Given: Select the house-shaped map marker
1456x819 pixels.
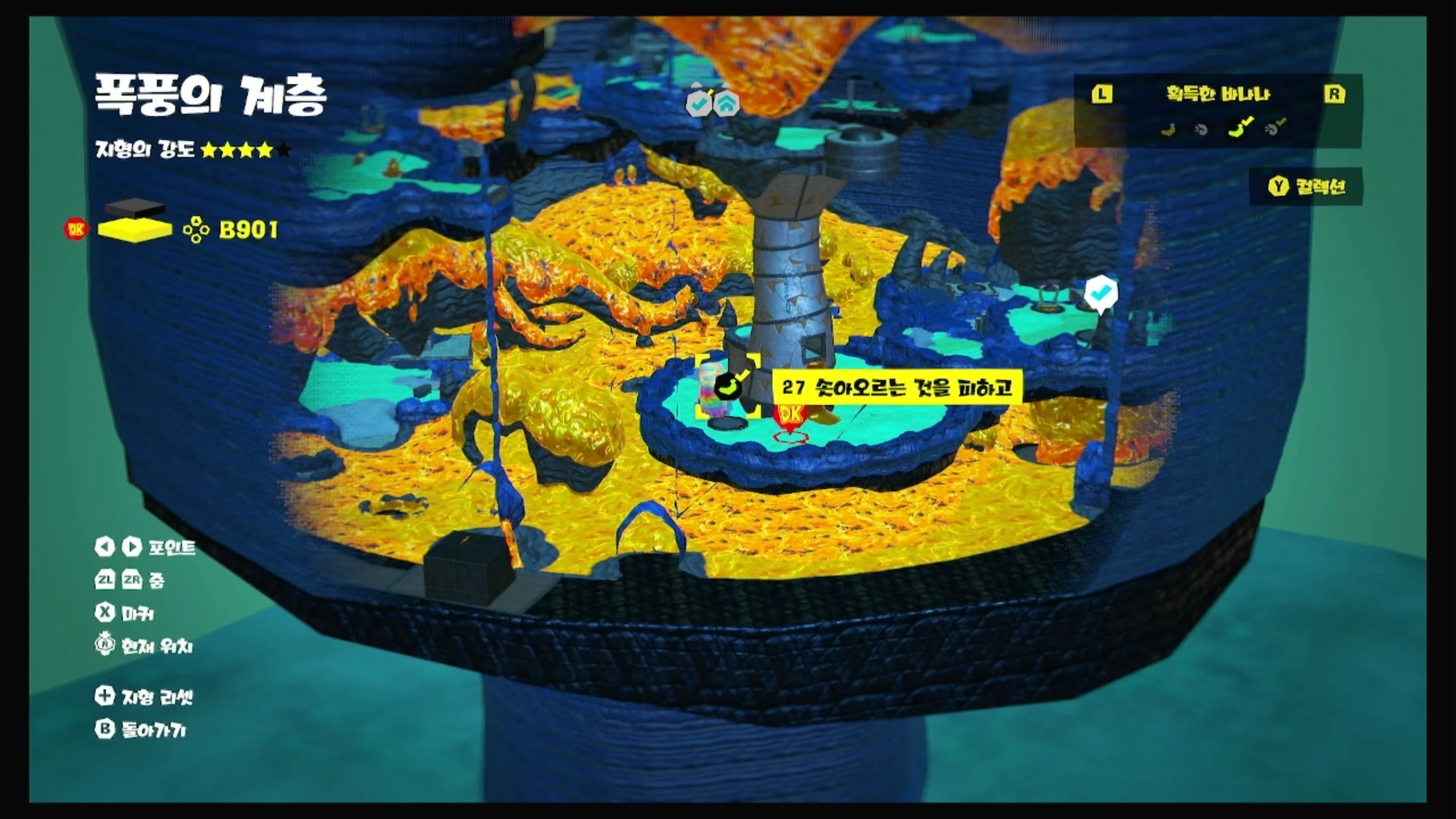Looking at the screenshot, I should (x=727, y=104).
